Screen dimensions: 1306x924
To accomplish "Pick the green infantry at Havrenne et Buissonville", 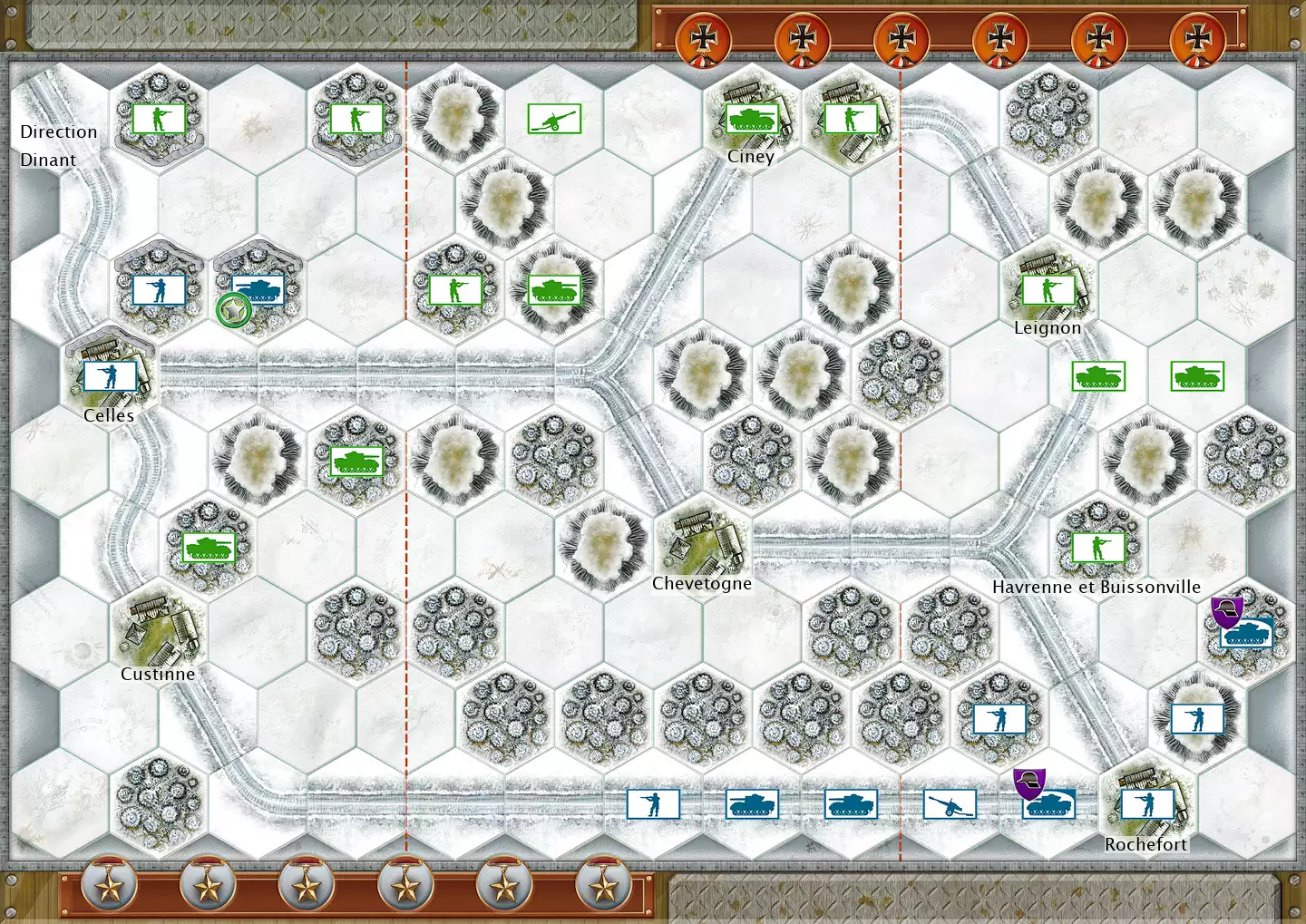I will 1098,548.
